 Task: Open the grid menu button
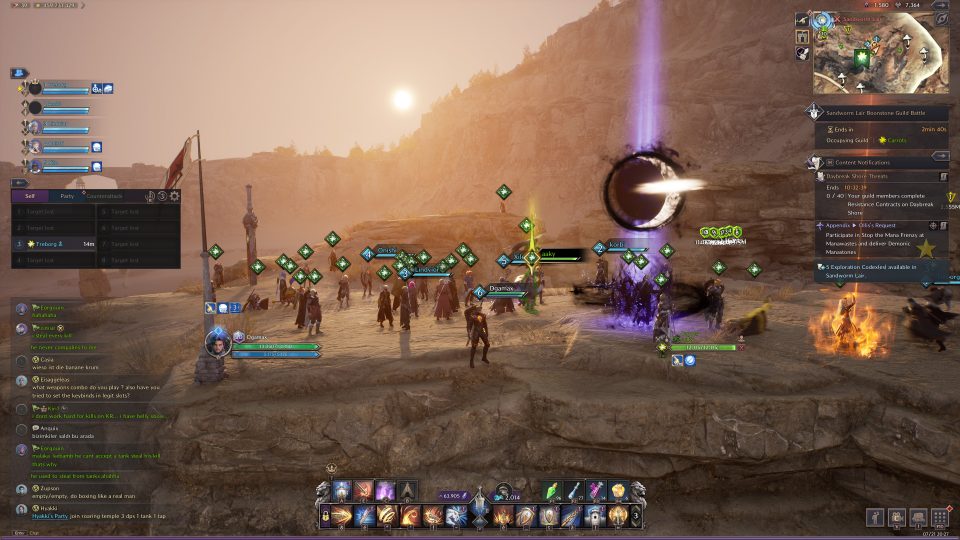click(939, 517)
